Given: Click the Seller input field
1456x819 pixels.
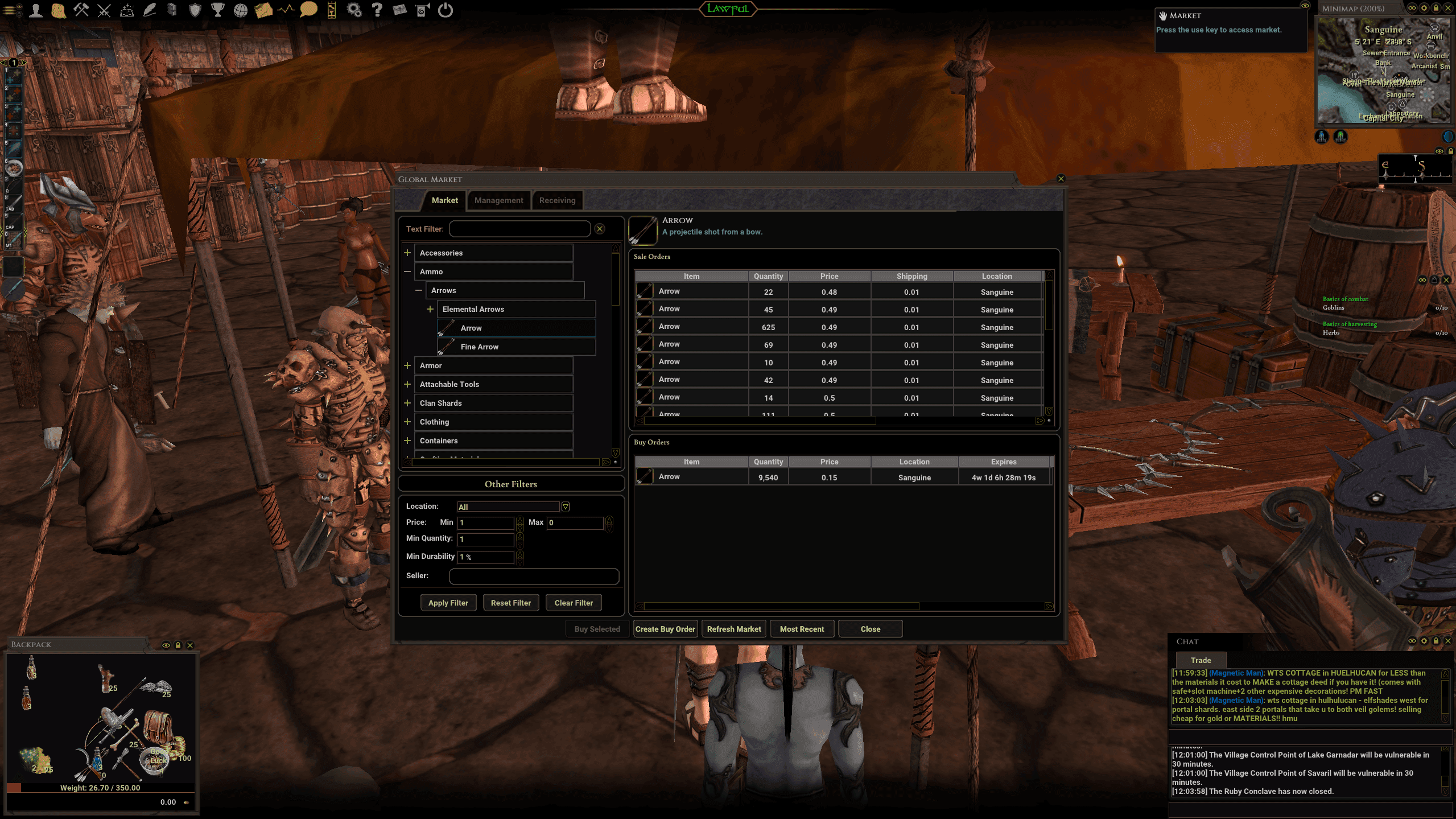Looking at the screenshot, I should pyautogui.click(x=534, y=576).
